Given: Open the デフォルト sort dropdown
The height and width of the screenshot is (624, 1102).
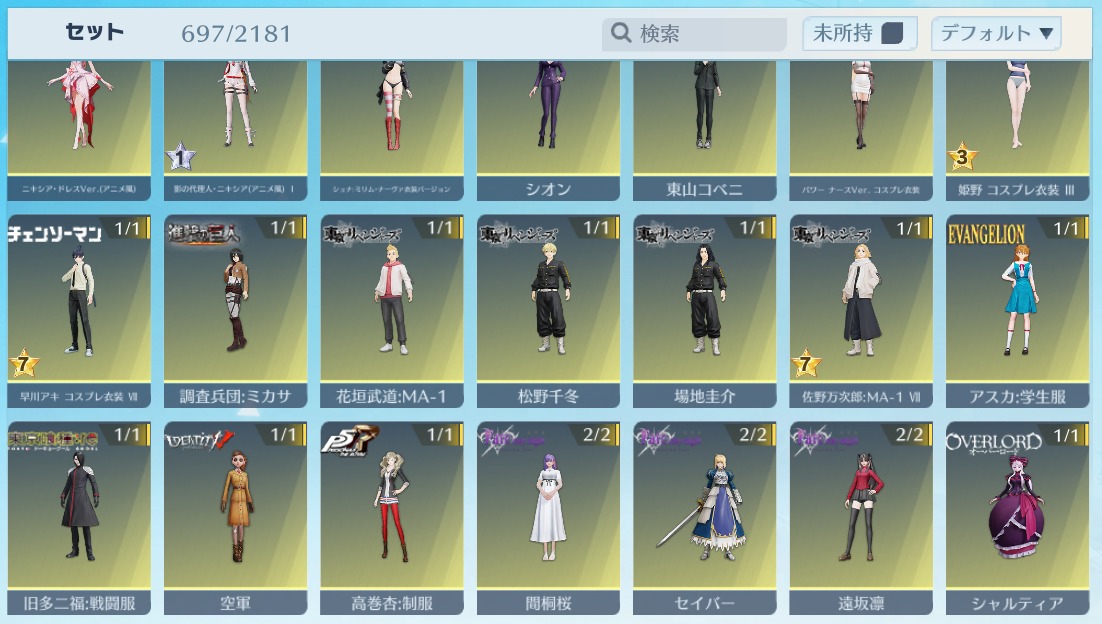Looking at the screenshot, I should point(996,34).
